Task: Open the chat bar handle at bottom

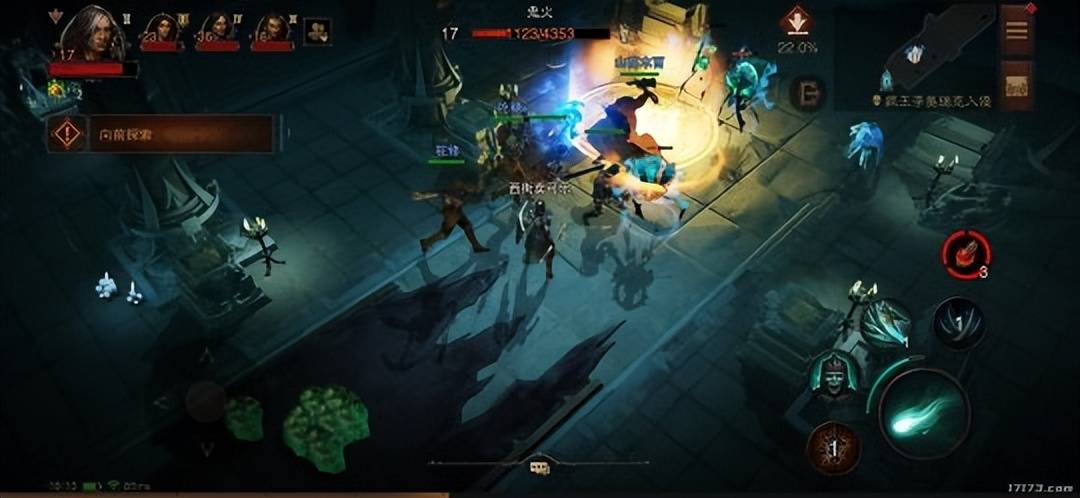Action: (539, 466)
